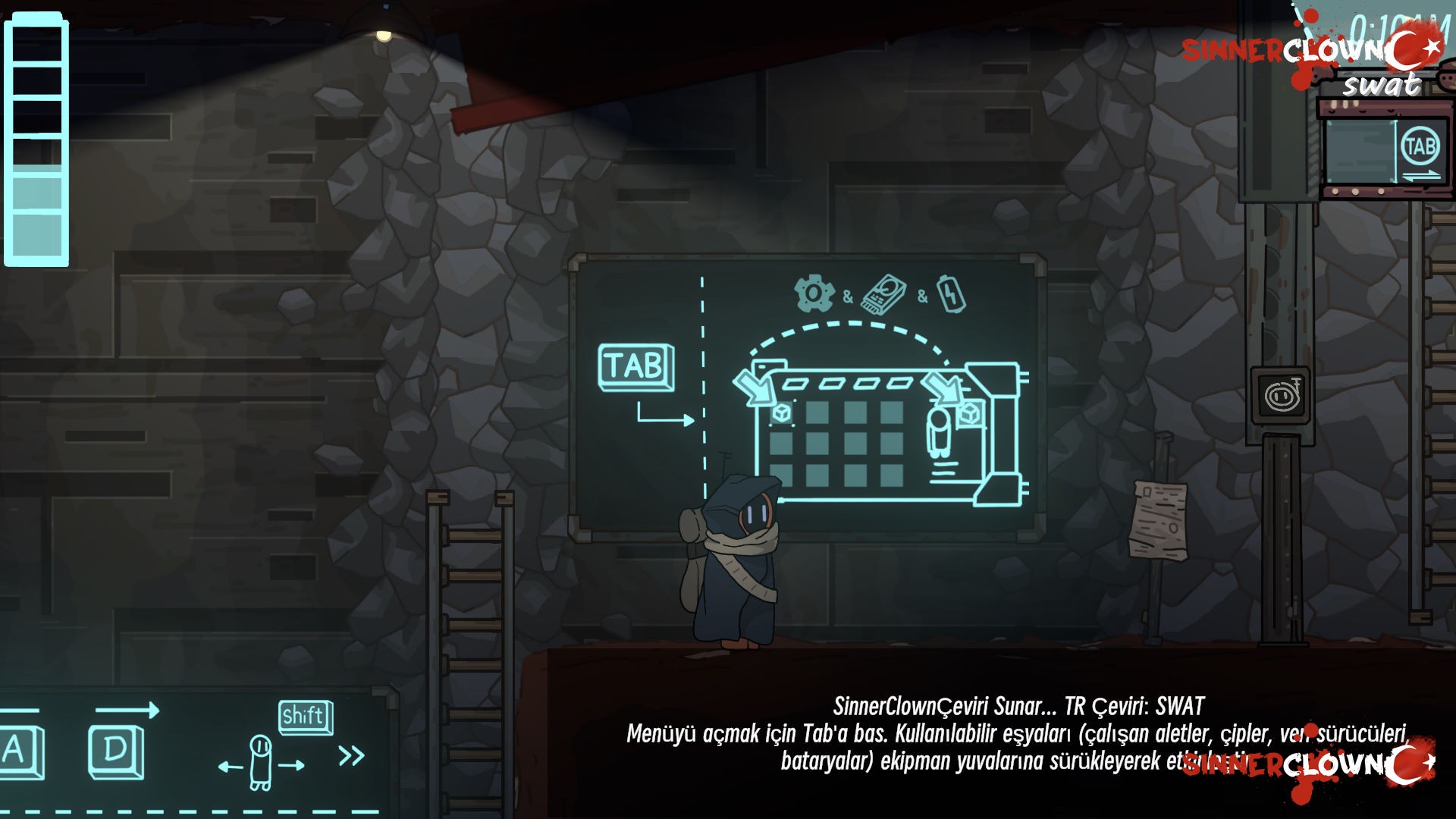Open the inventory menu panel in the HUD
Image resolution: width=1456 pixels, height=819 pixels.
[x=1420, y=147]
